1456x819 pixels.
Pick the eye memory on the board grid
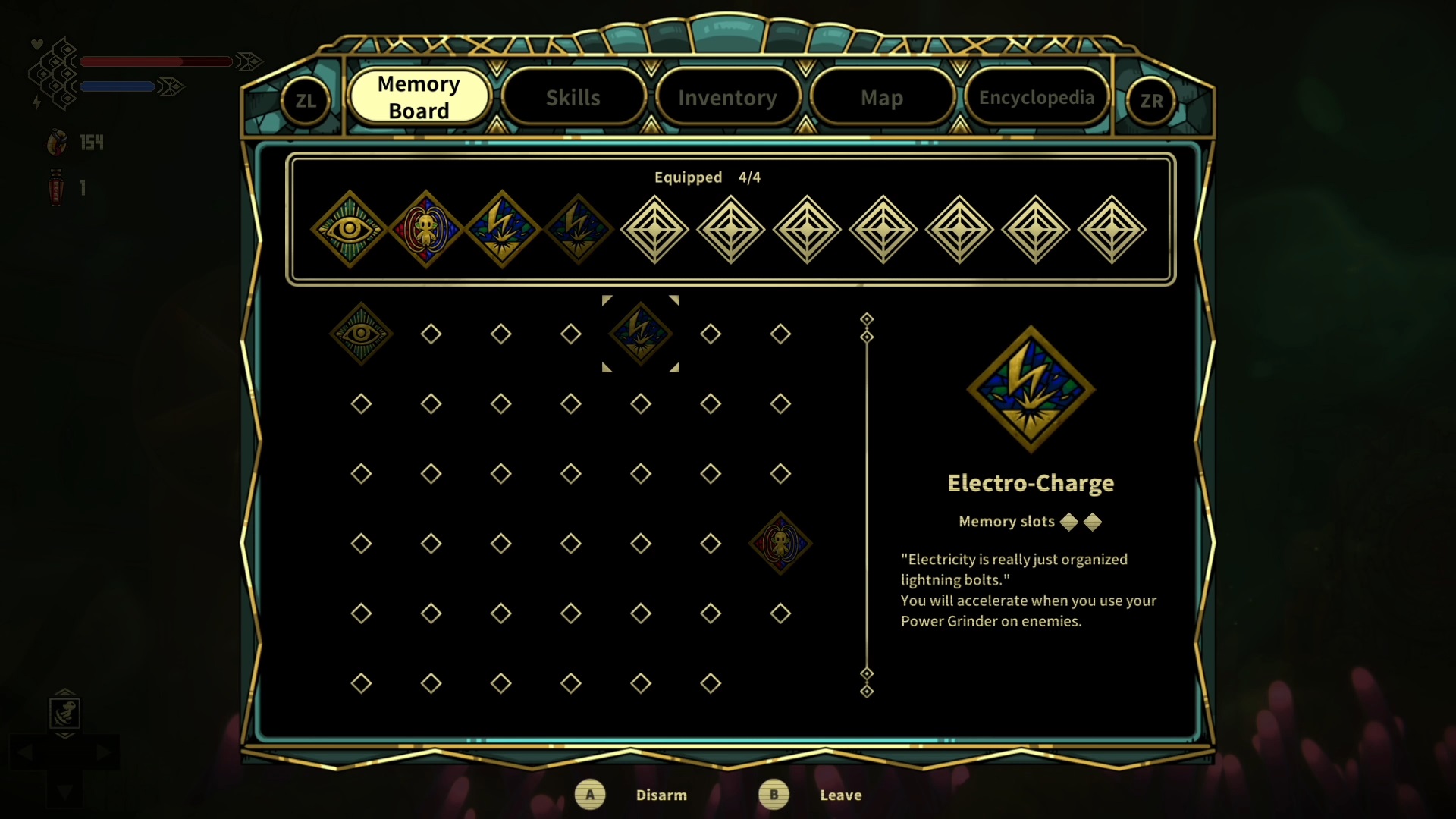[x=361, y=334]
